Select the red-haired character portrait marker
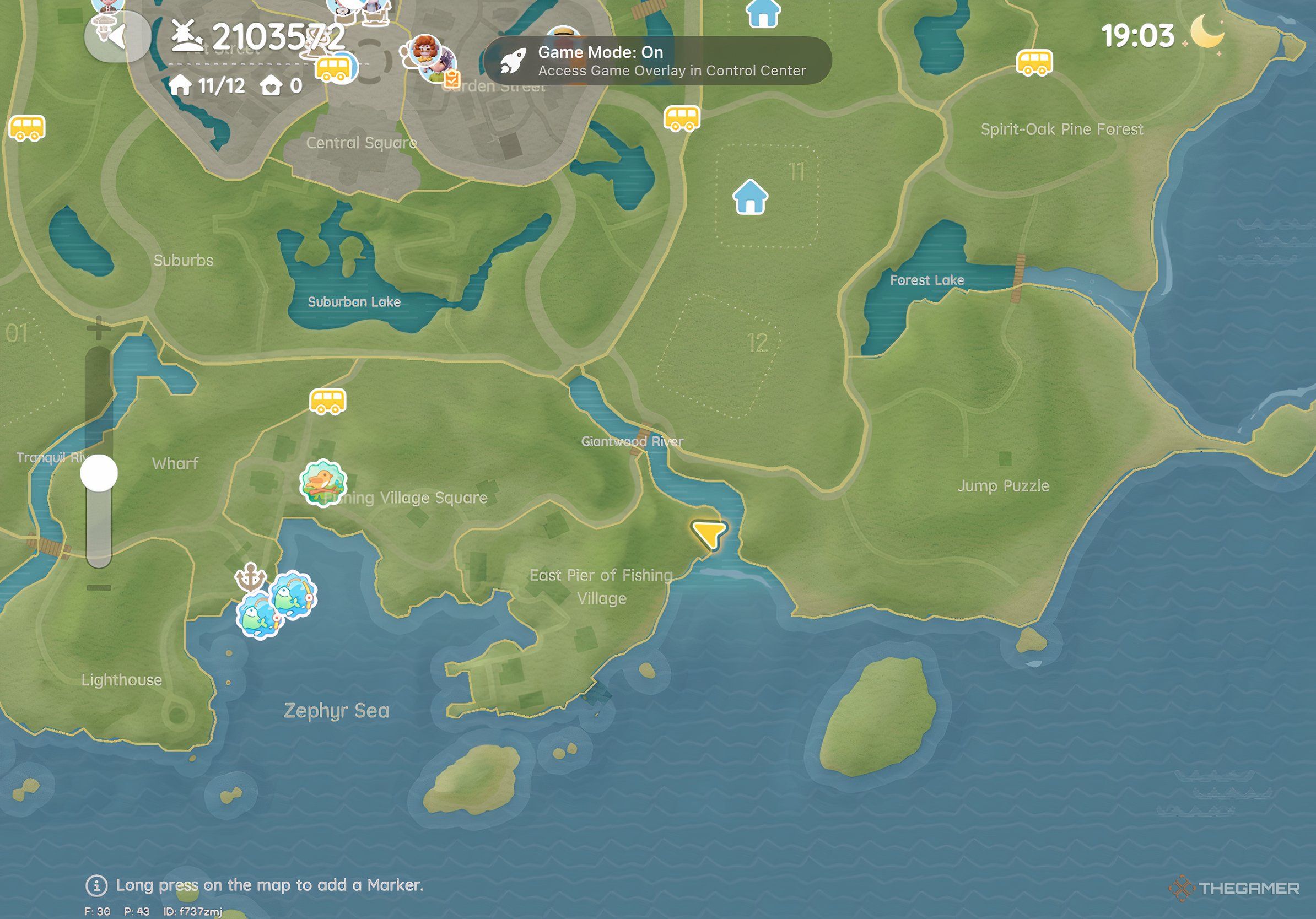 coord(424,52)
